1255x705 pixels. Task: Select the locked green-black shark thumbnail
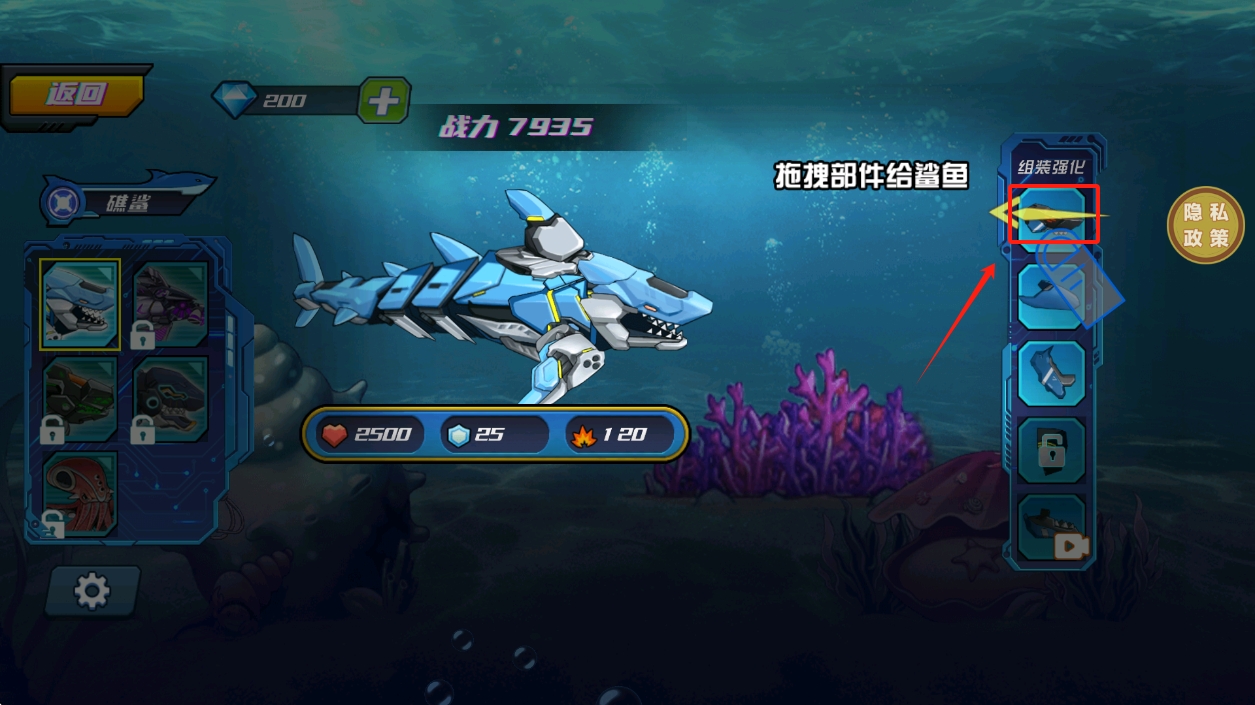pos(80,399)
